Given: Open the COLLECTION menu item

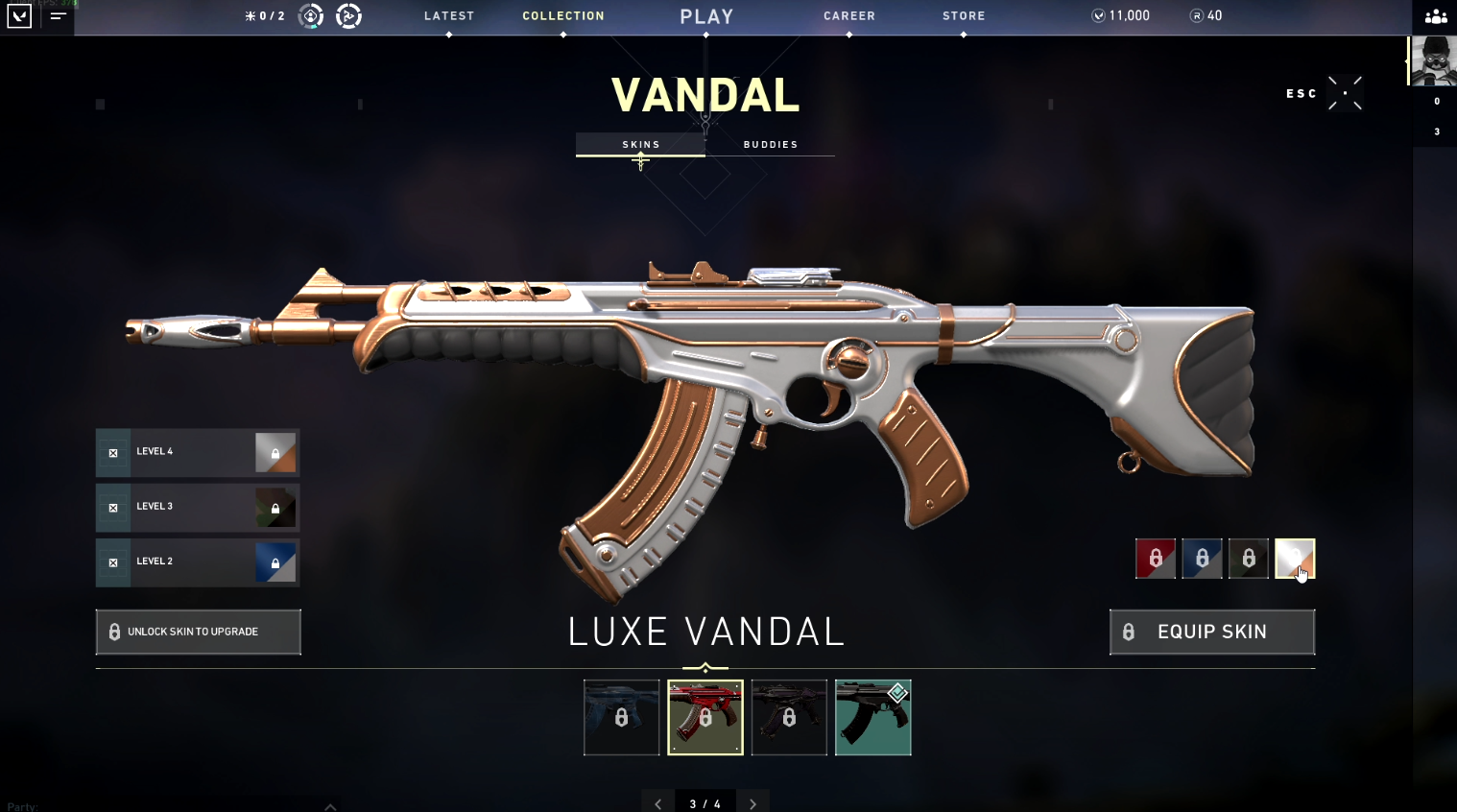Looking at the screenshot, I should [563, 15].
